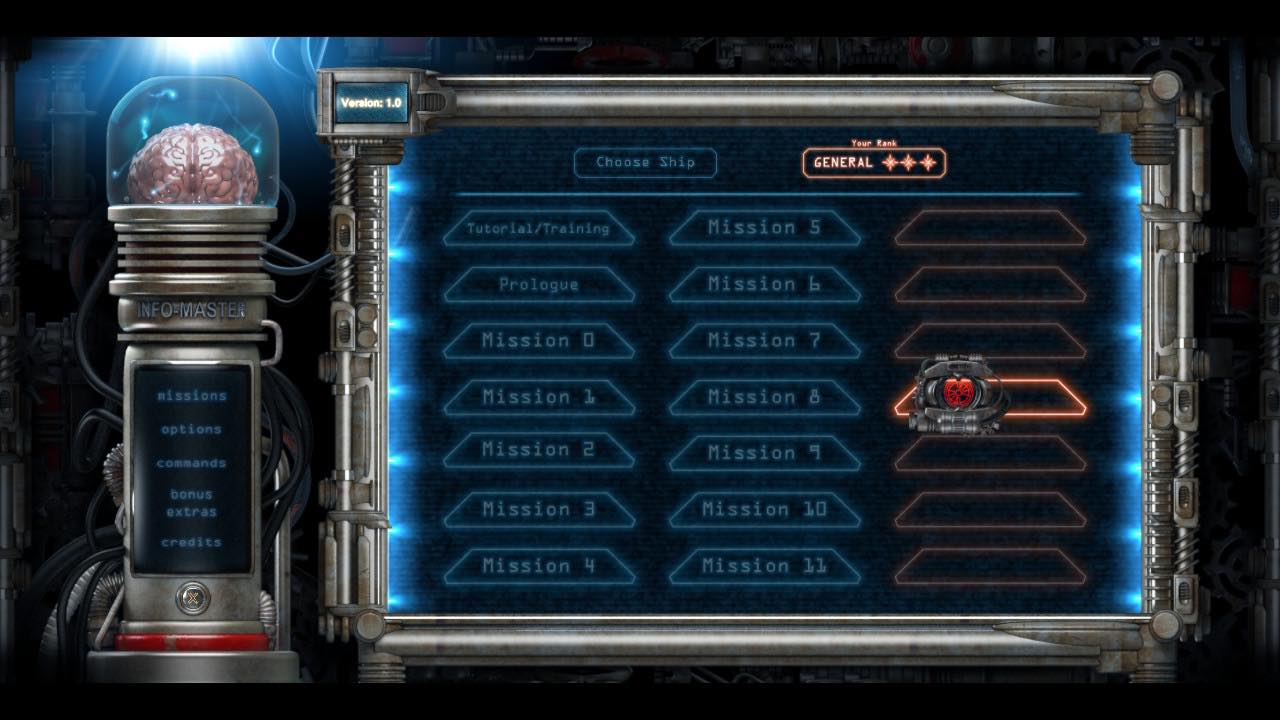This screenshot has height=720, width=1280.
Task: Select the Prologue mission
Action: pyautogui.click(x=538, y=284)
